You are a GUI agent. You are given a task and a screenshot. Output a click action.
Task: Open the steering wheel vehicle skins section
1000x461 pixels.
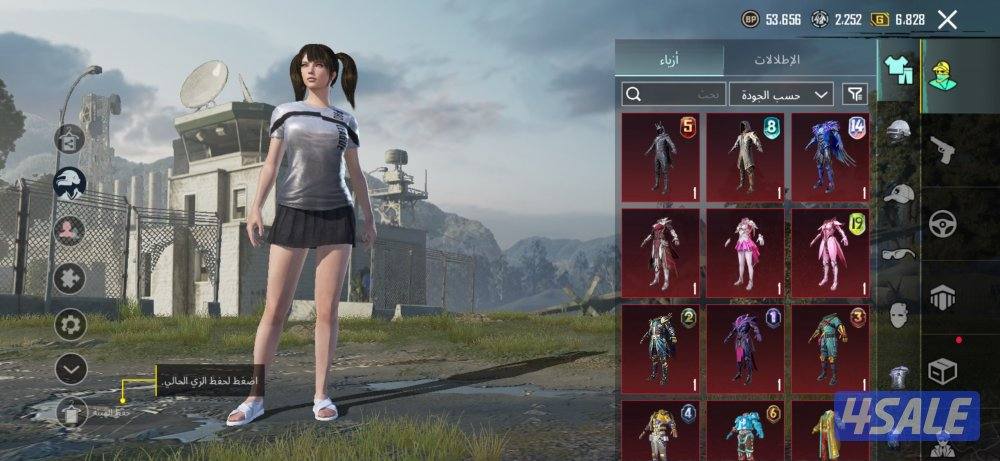[943, 222]
